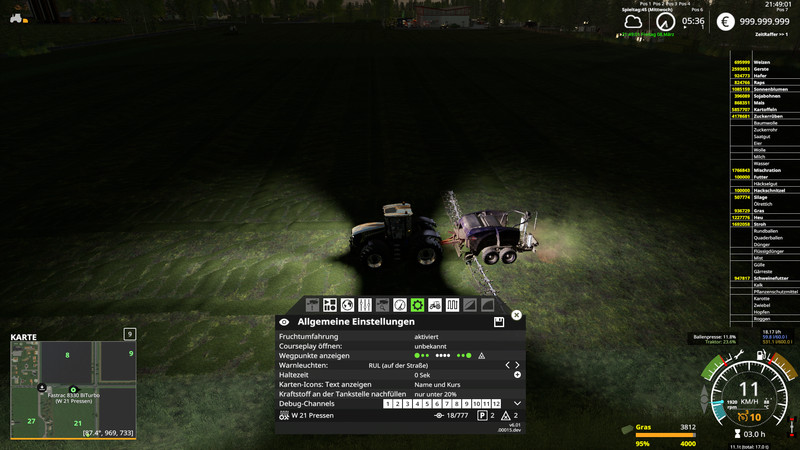Expand the Debug-Channels dropdown arrow
Screen dimensions: 800x450
tap(517, 403)
